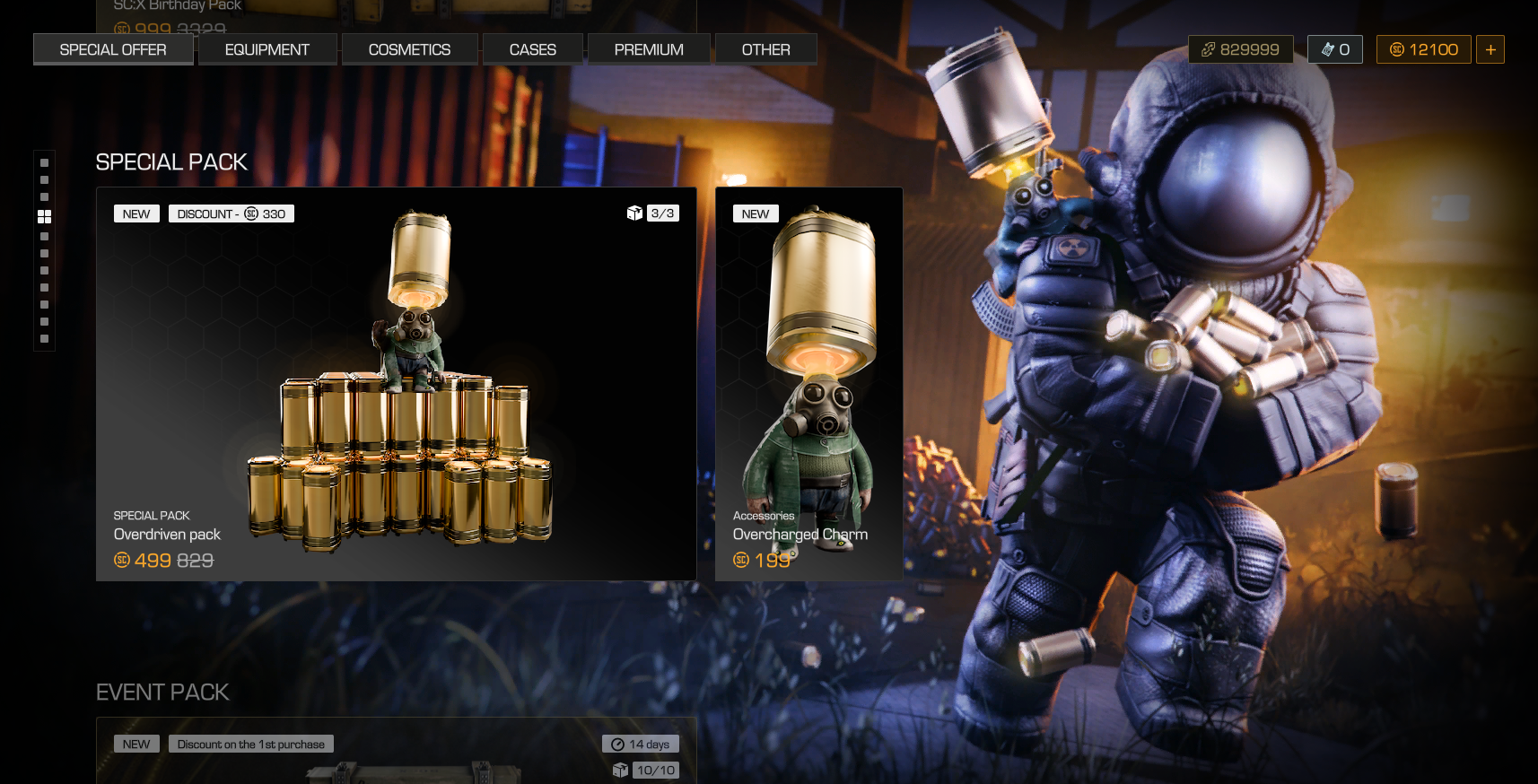Open the Equipment shop tab
Screen dimensions: 1538x784
pos(267,49)
